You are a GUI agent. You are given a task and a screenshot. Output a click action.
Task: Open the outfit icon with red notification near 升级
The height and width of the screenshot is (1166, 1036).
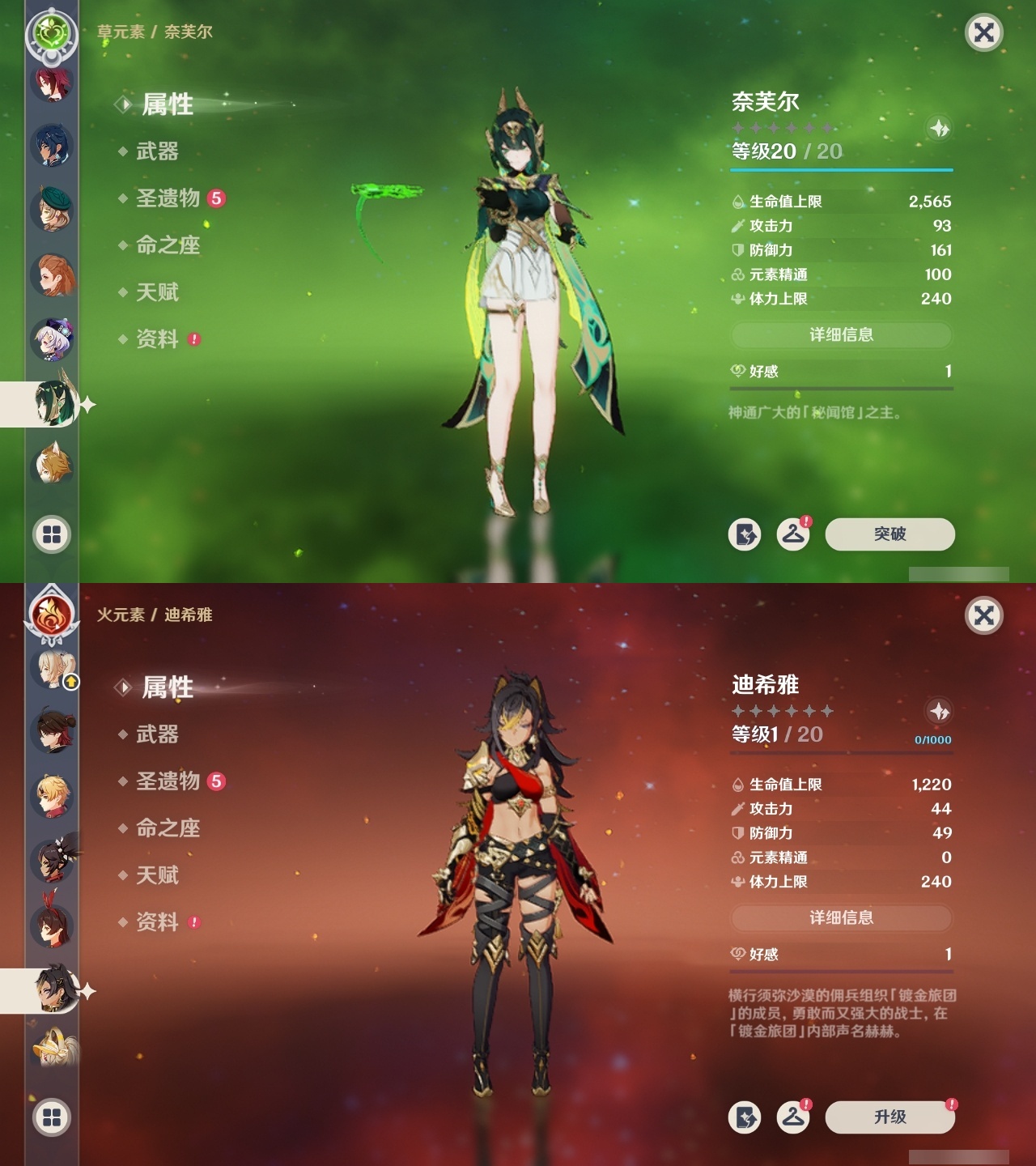[794, 1117]
